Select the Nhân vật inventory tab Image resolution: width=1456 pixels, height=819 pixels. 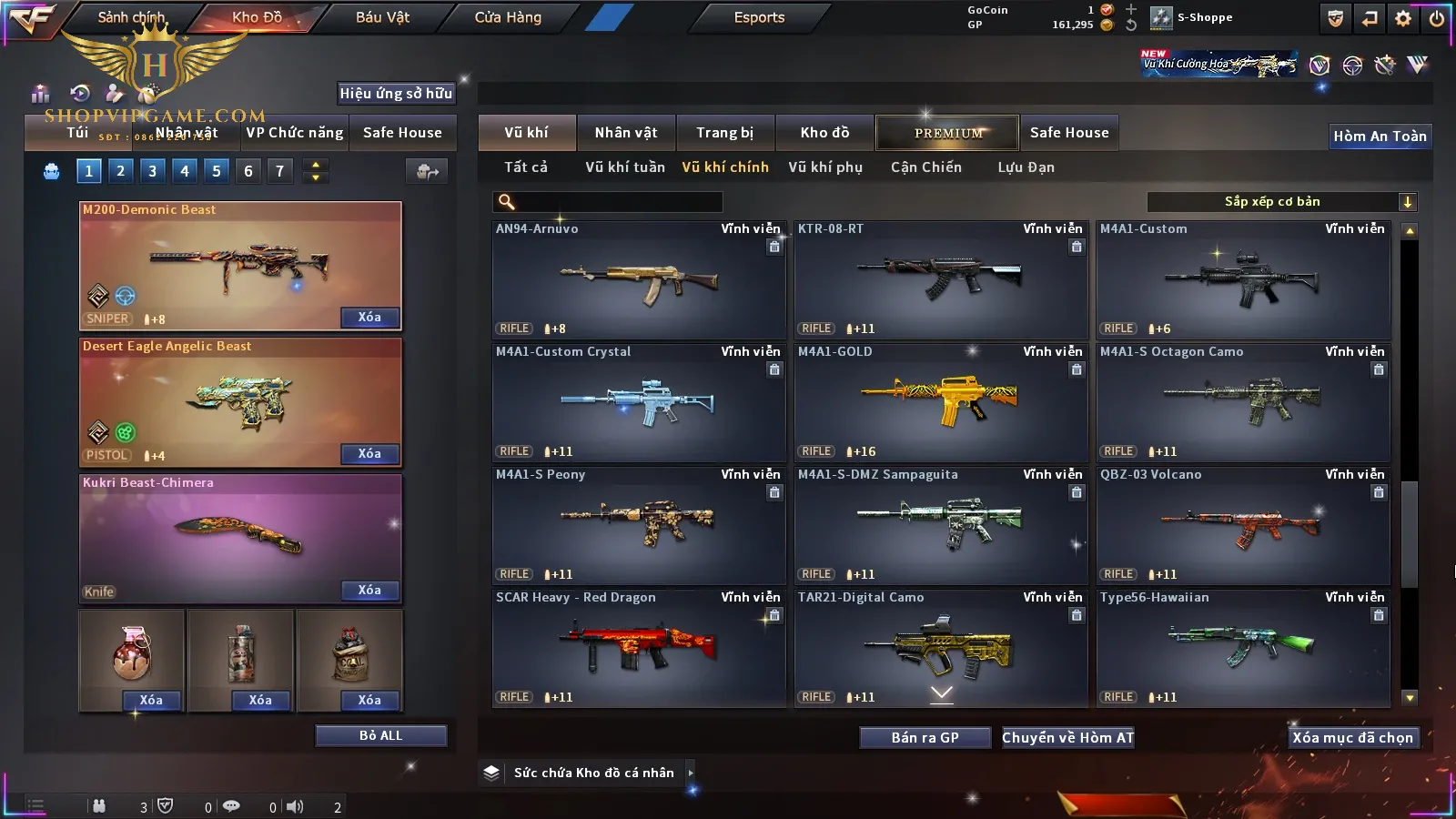pos(625,133)
